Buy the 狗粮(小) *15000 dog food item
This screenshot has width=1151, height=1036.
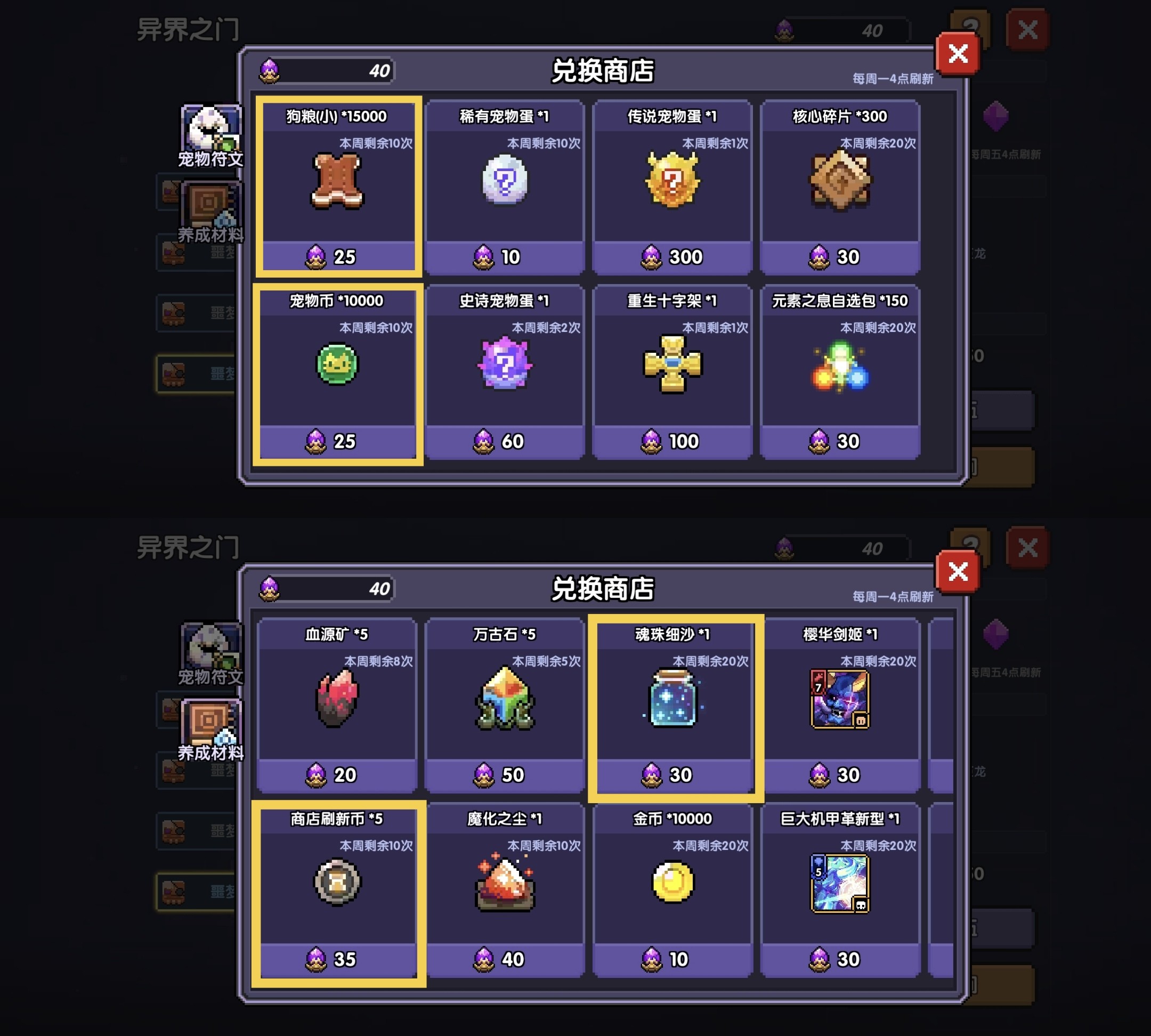pos(337,182)
